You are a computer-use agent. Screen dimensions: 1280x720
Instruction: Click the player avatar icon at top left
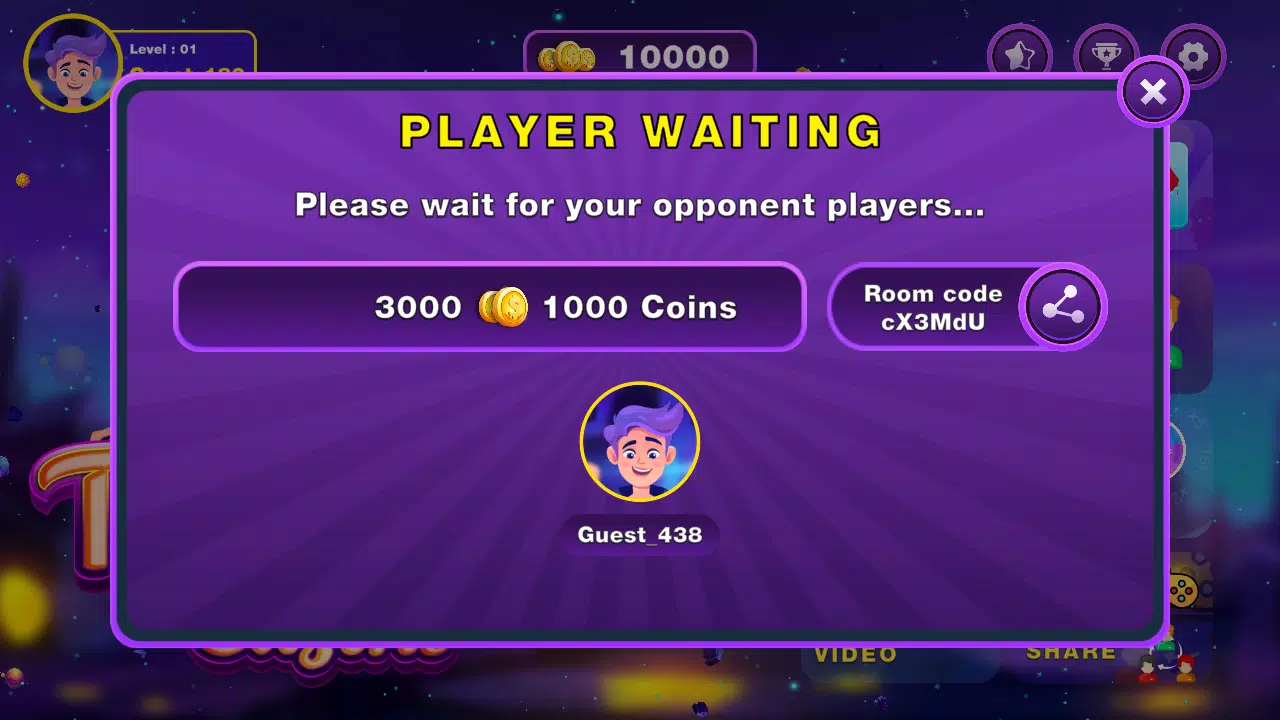(x=72, y=62)
